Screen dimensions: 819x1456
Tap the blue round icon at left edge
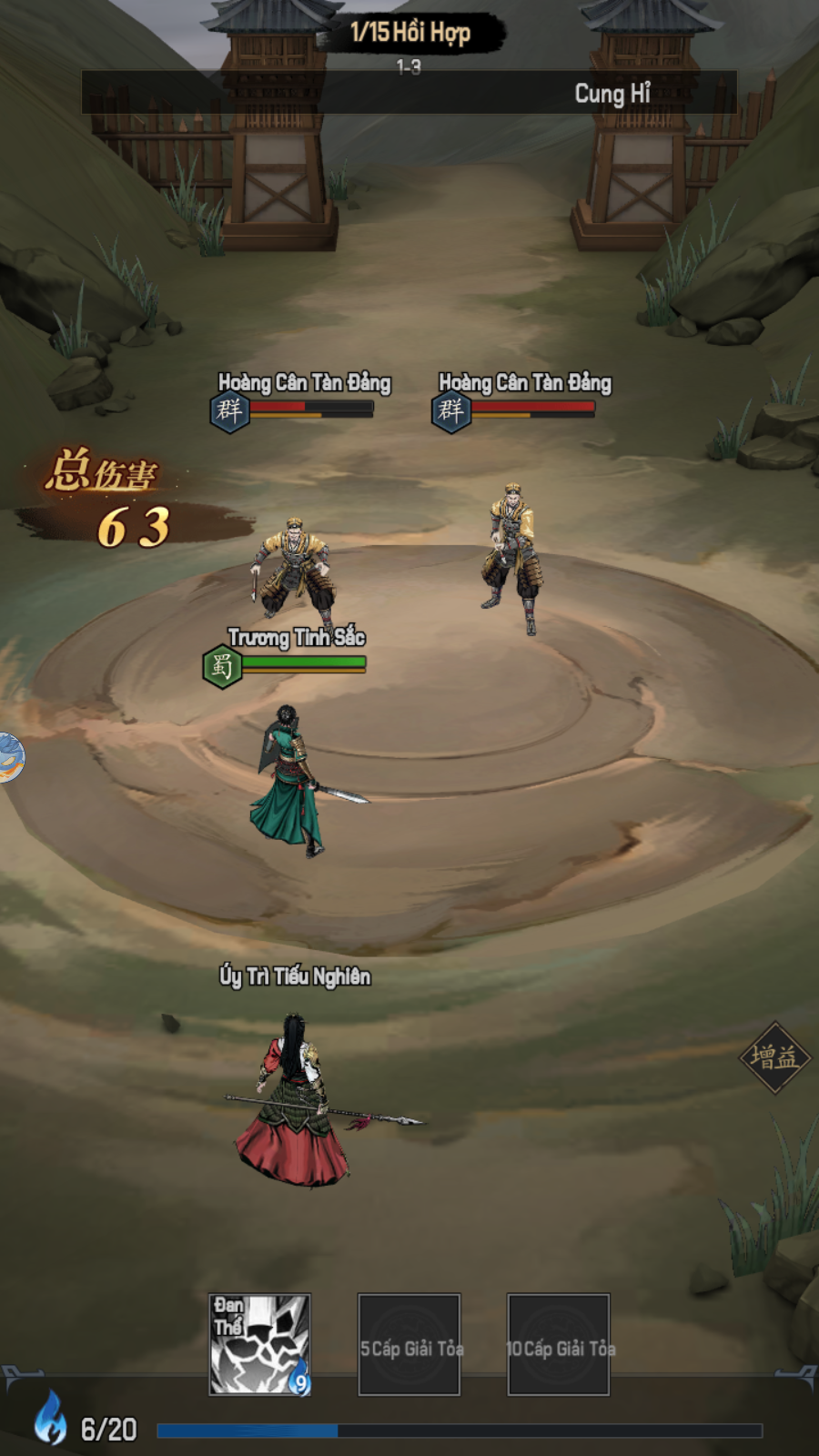[x=10, y=757]
